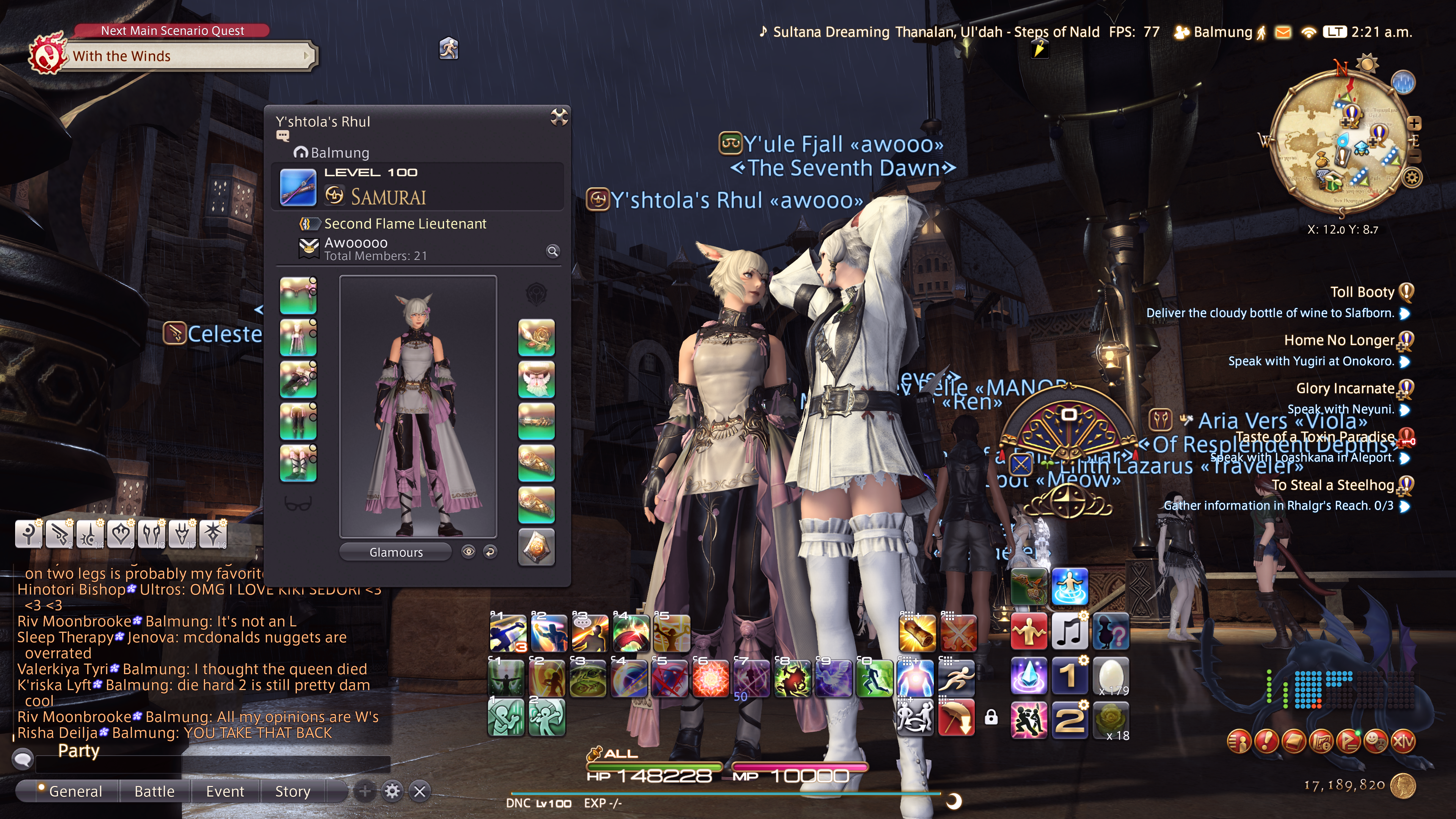
Task: Select the General chat tab
Action: [x=75, y=791]
